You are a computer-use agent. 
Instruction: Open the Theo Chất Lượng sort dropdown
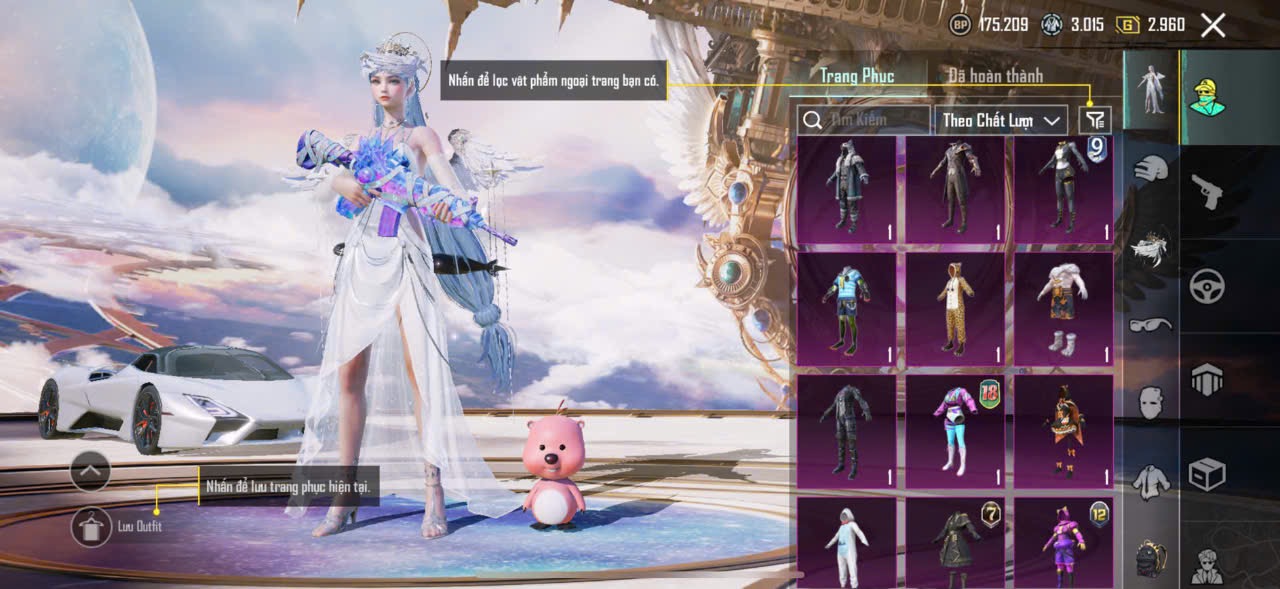(x=1000, y=120)
